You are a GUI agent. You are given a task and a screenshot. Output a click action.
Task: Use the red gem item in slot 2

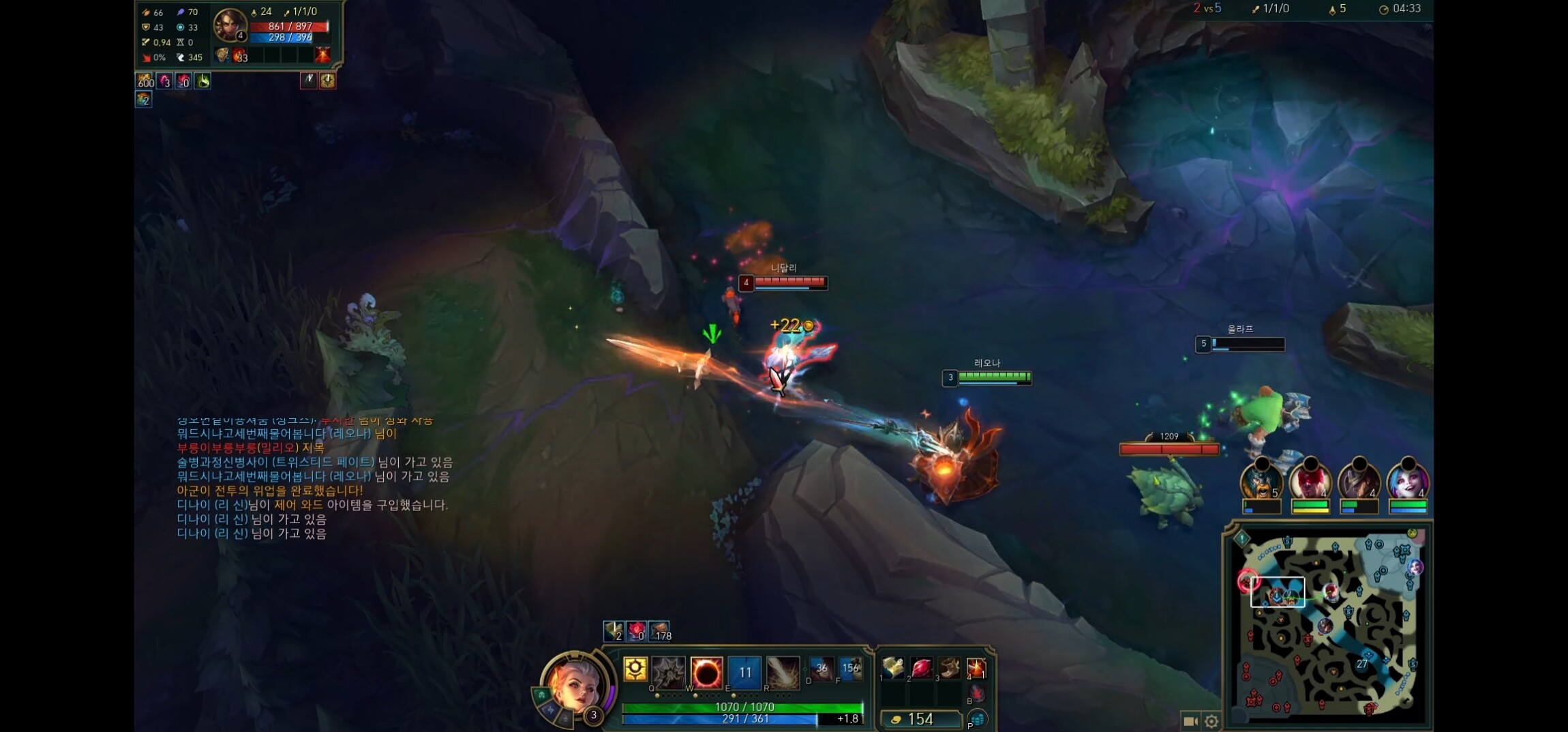921,669
